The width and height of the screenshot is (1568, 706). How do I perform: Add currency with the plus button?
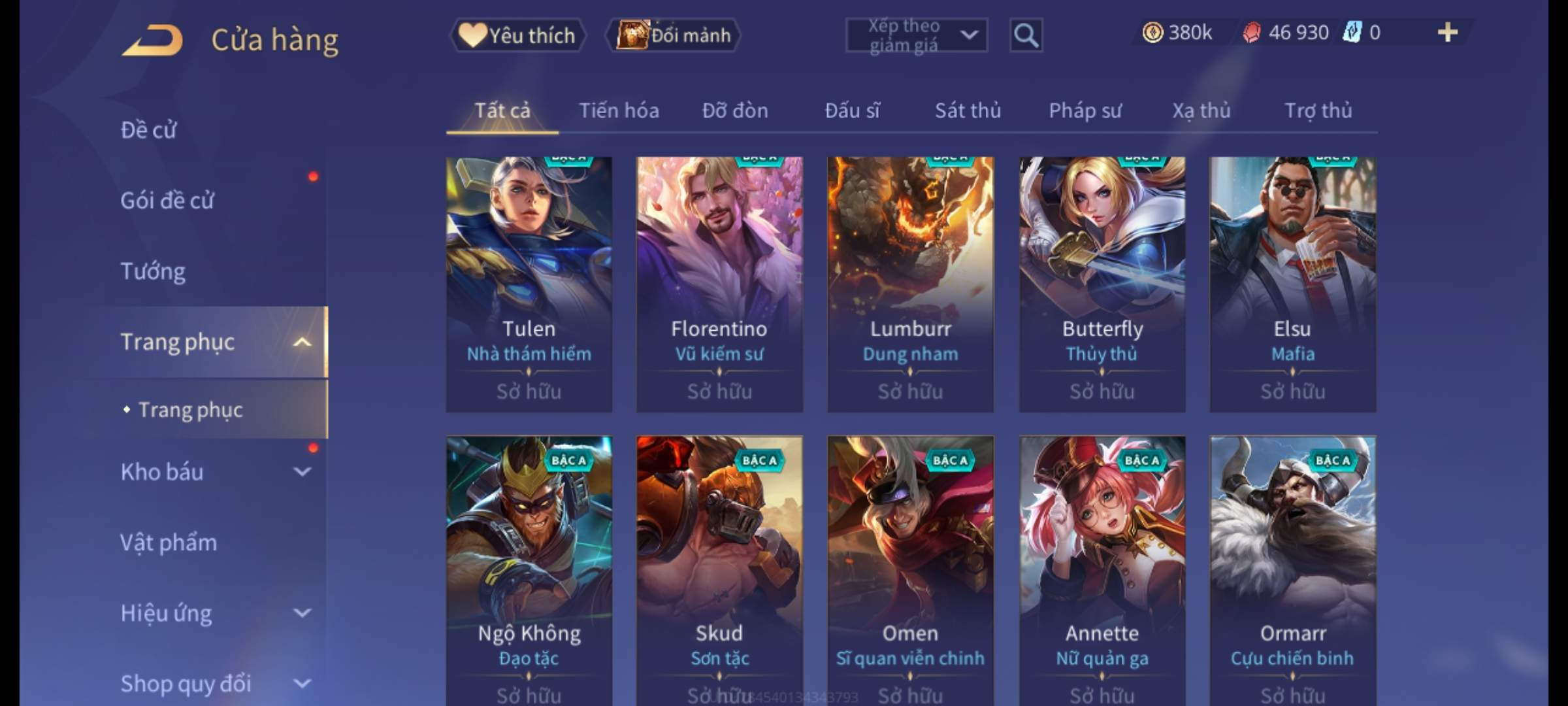(x=1447, y=33)
